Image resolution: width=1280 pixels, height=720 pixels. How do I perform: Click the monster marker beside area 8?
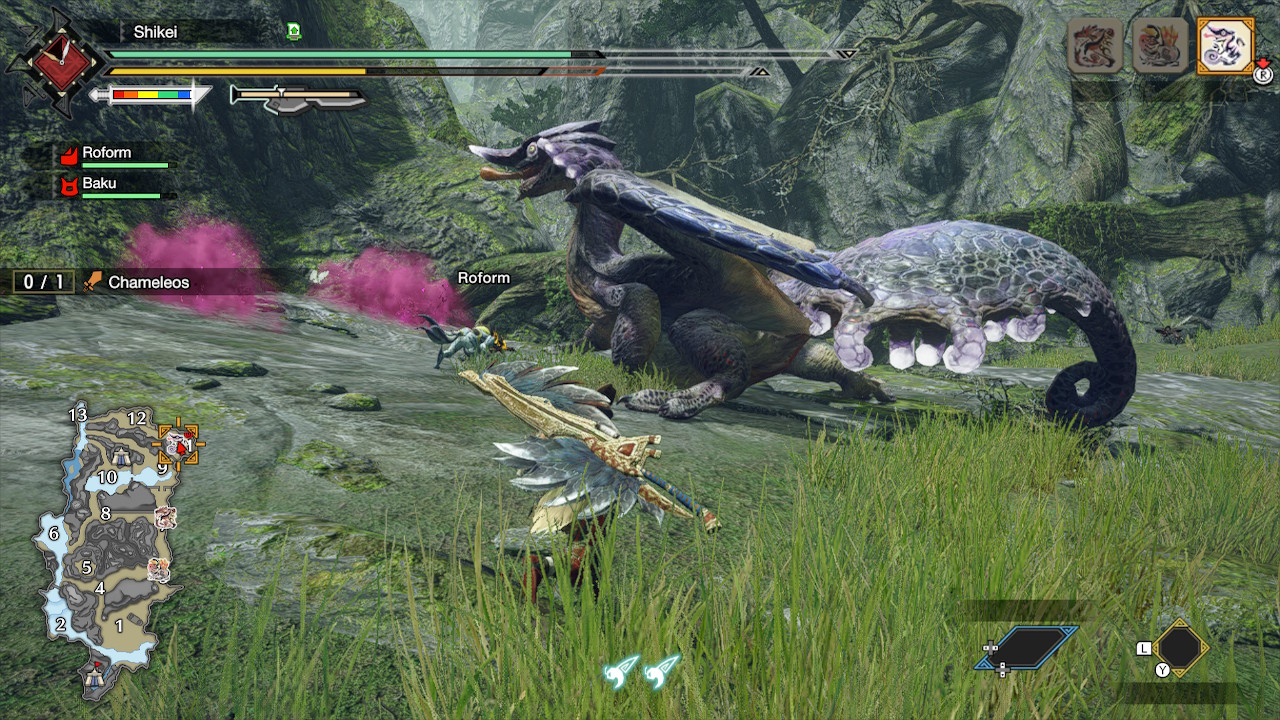(x=166, y=517)
